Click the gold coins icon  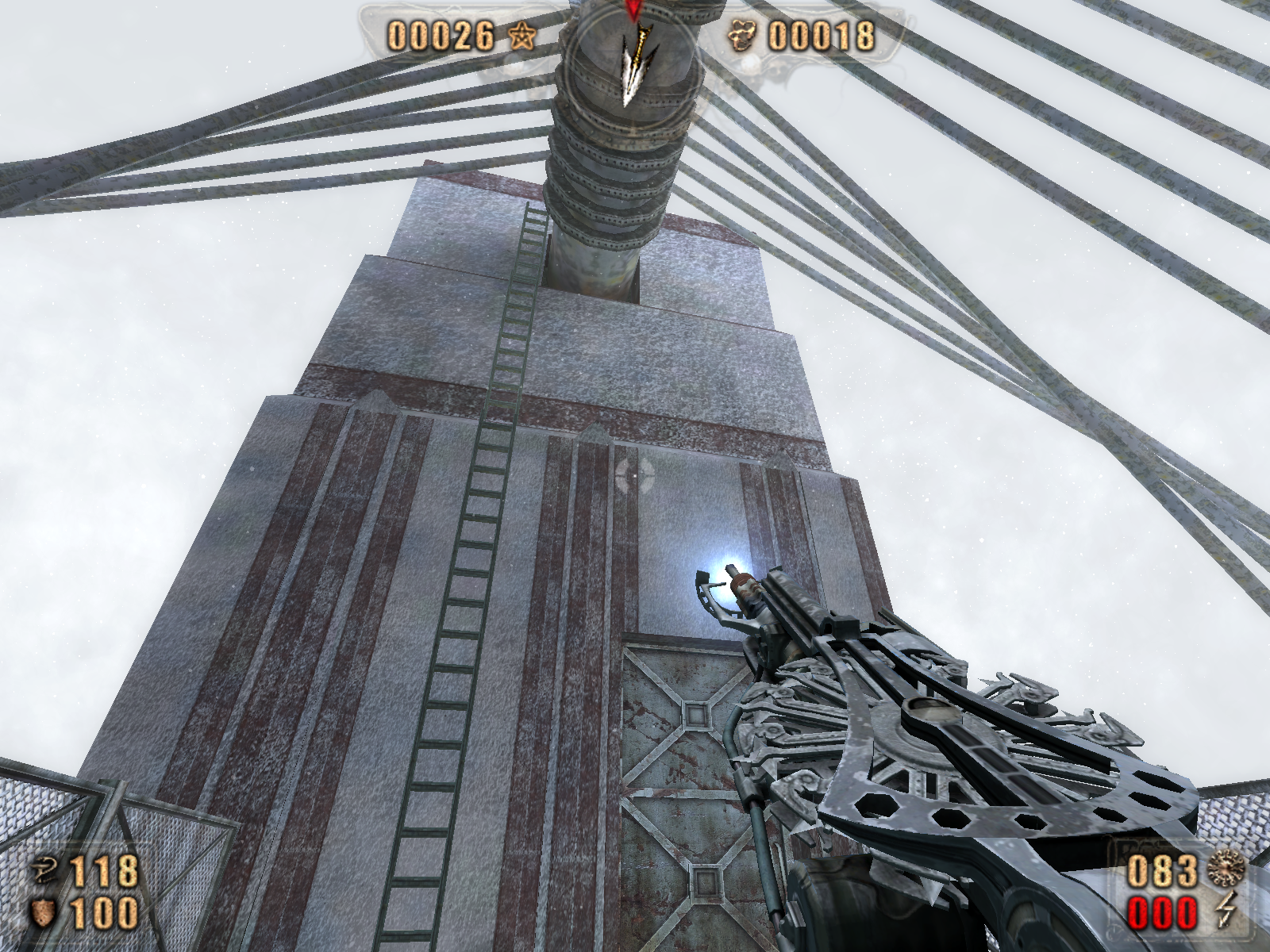pyautogui.click(x=746, y=36)
